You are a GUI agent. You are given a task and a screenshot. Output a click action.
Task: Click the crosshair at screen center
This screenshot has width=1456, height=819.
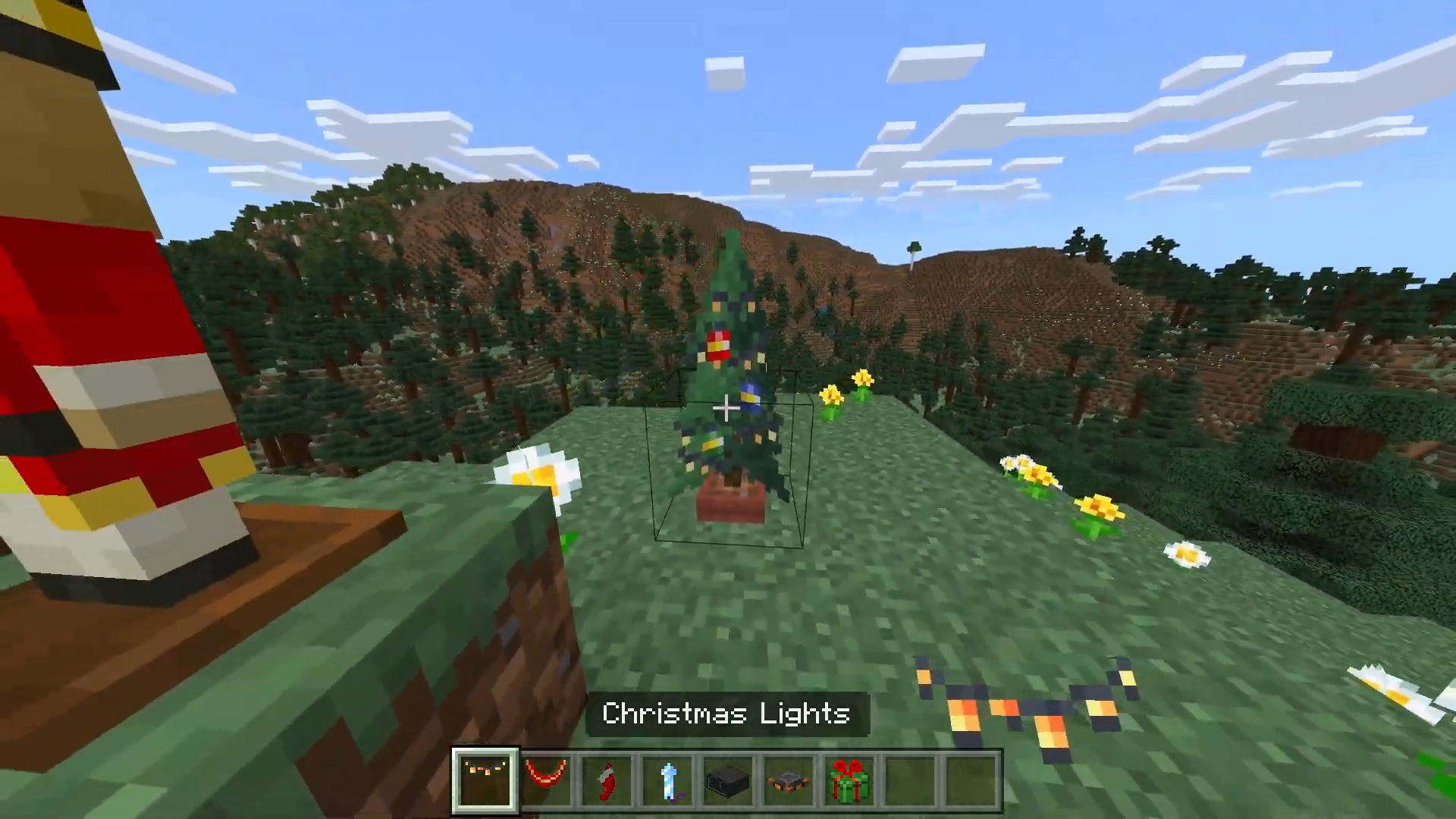pyautogui.click(x=726, y=409)
